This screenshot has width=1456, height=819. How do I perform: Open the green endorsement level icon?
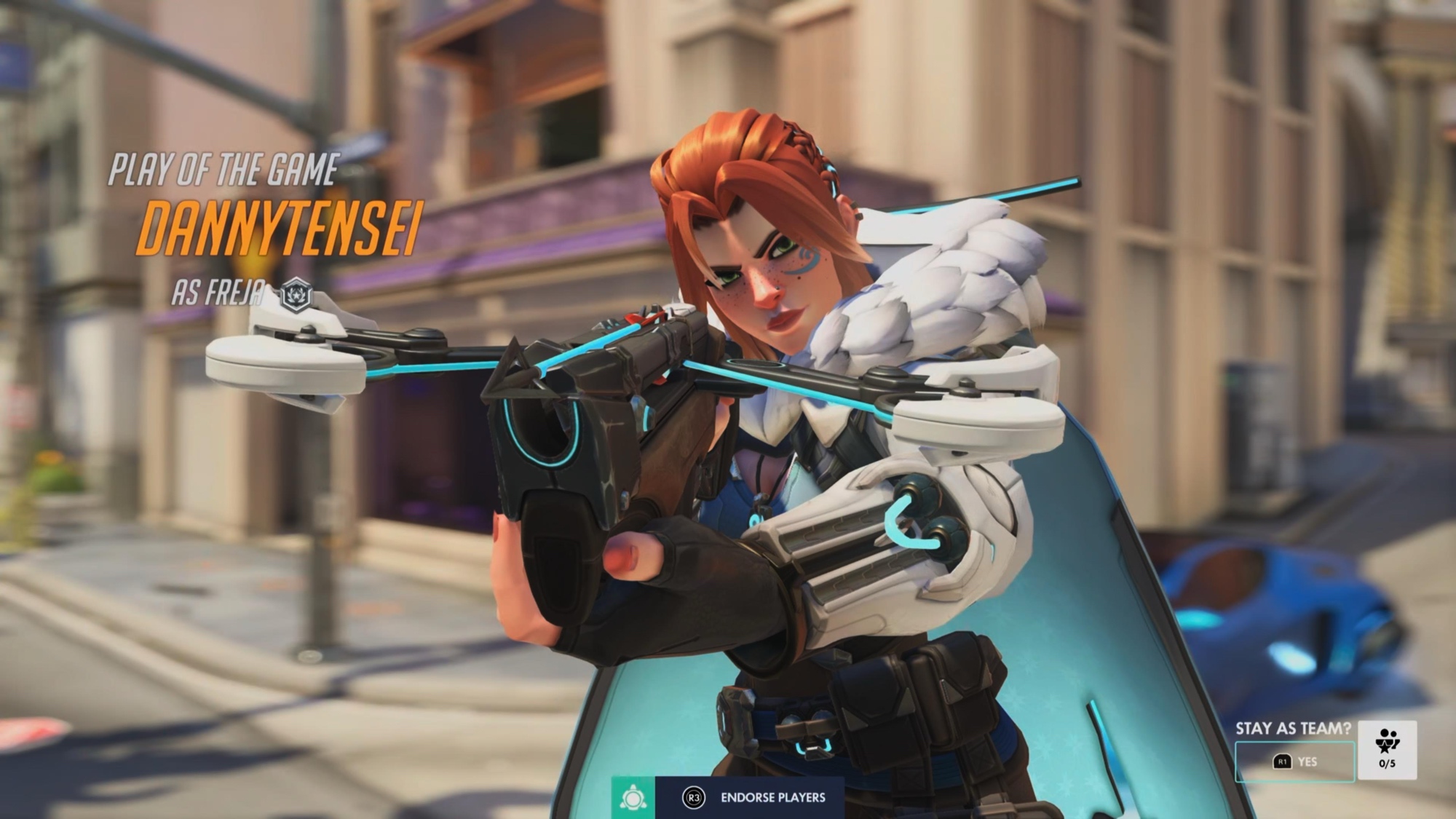[x=633, y=798]
